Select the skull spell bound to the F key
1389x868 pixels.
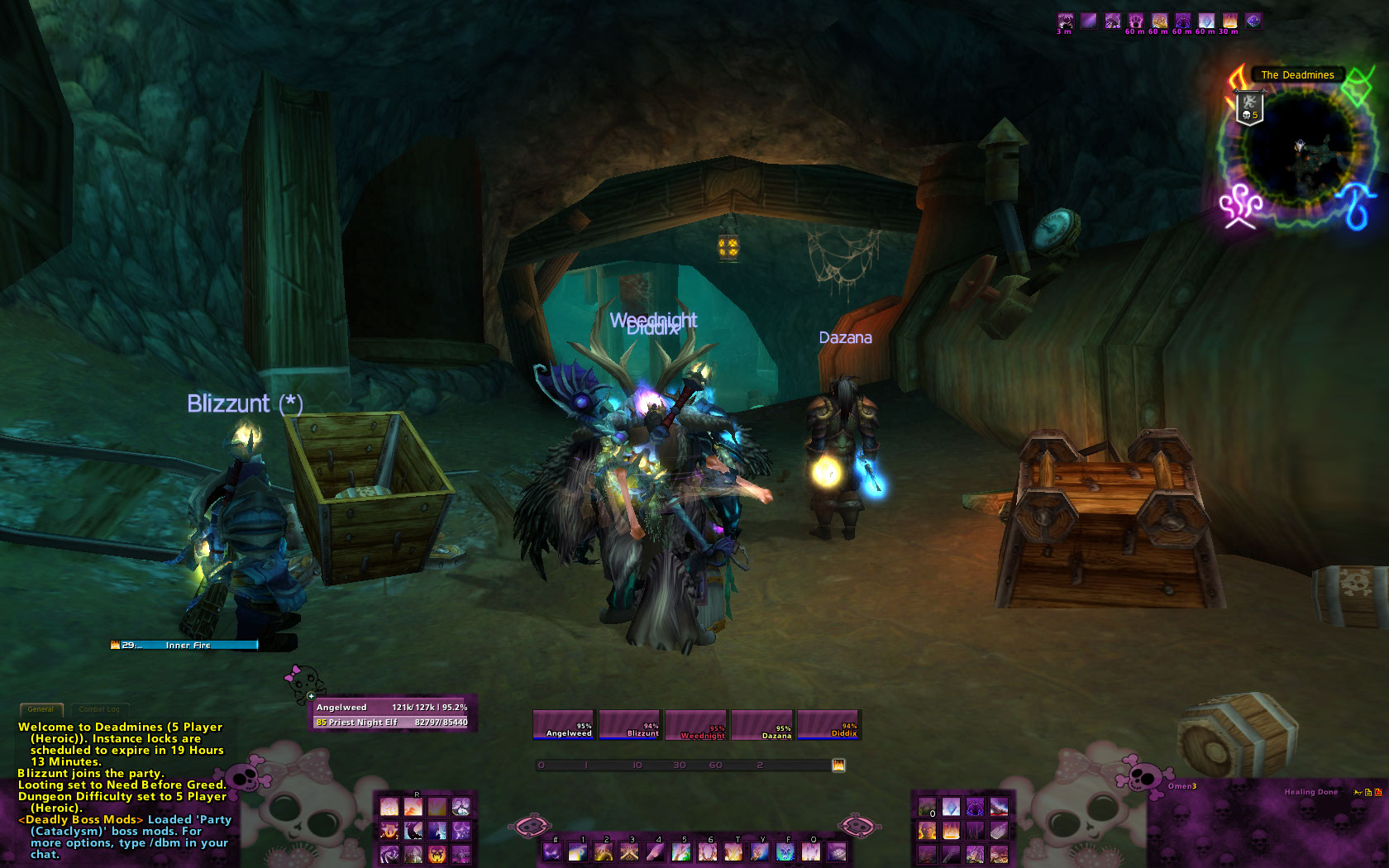pyautogui.click(x=785, y=852)
